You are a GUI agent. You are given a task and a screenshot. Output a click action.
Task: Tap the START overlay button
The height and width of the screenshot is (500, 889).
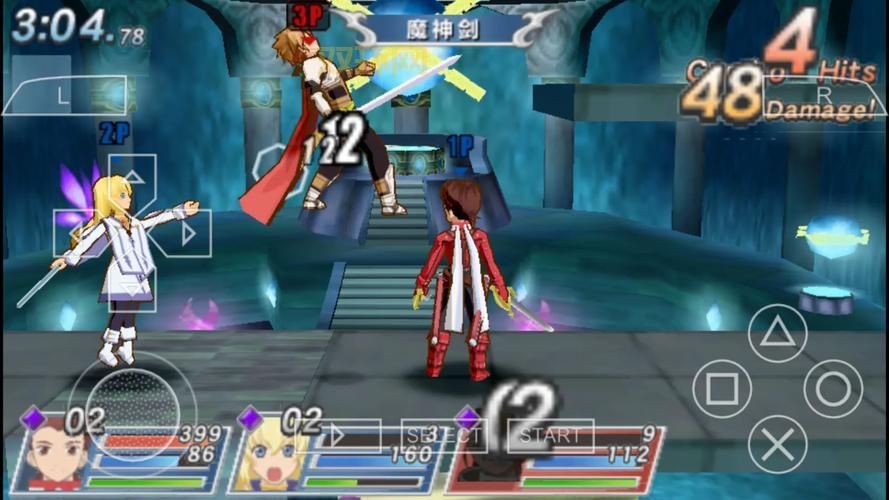tap(550, 436)
